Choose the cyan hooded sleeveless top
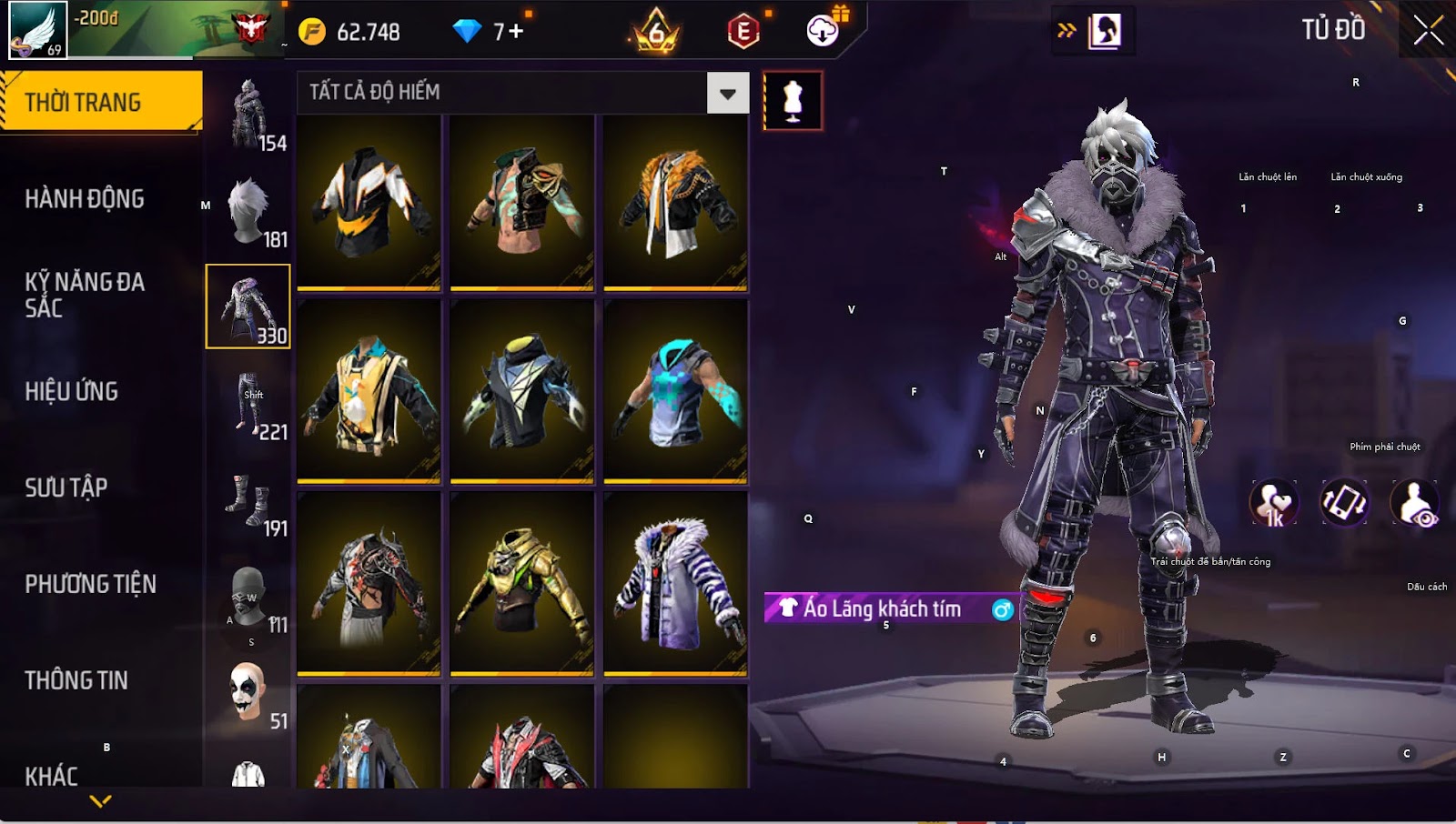Viewport: 1456px width, 824px height. (x=675, y=391)
